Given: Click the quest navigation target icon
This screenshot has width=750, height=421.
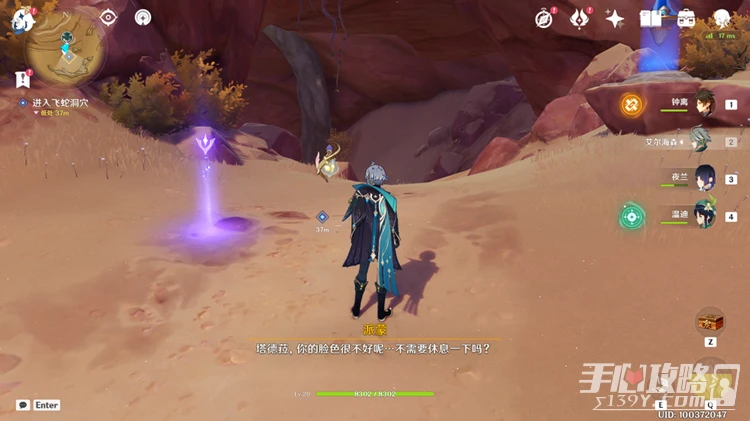Looking at the screenshot, I should coord(108,17).
